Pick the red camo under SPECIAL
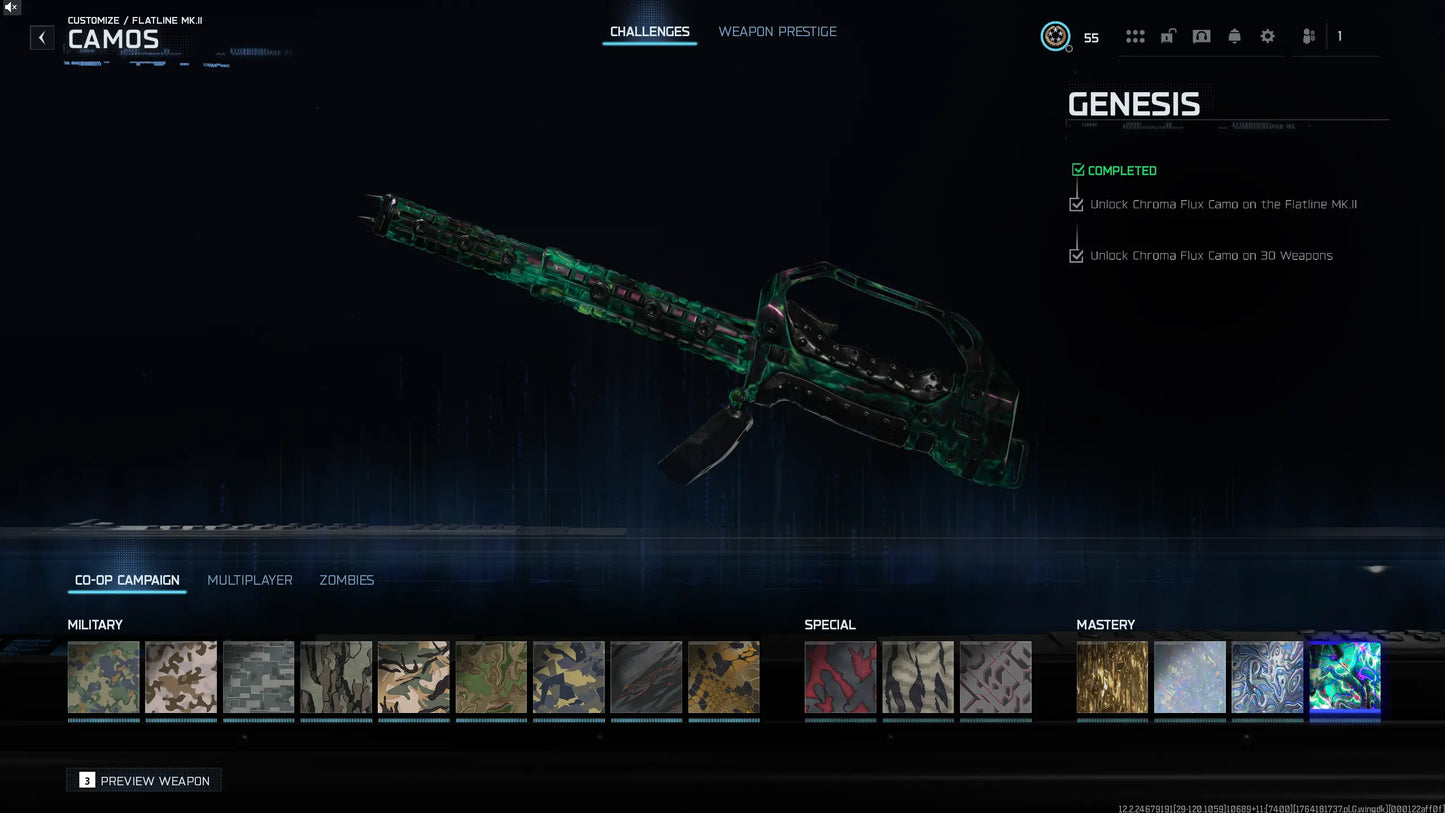This screenshot has width=1445, height=813. 840,677
